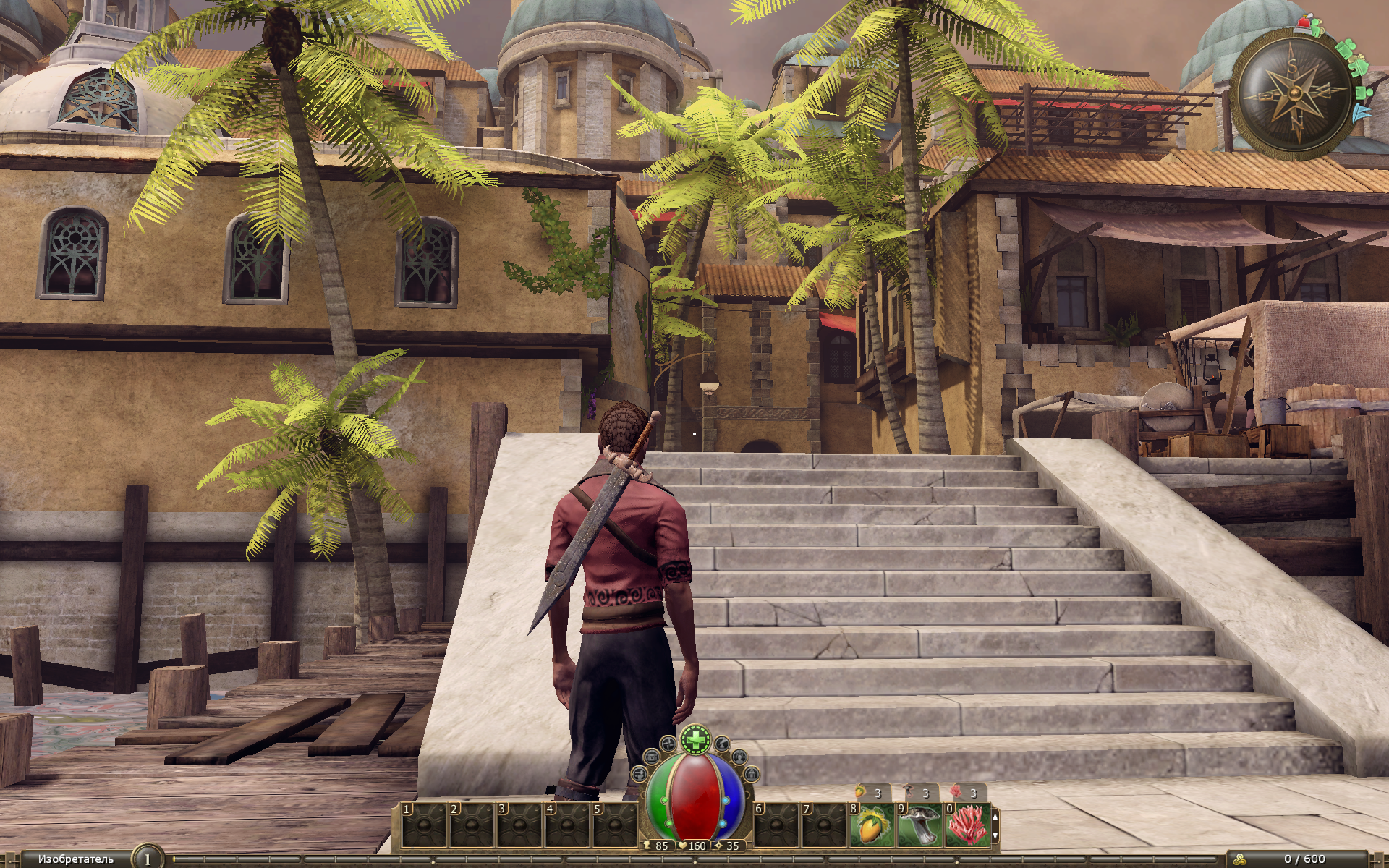Image resolution: width=1389 pixels, height=868 pixels.
Task: Click the Изобретатель class label
Action: pos(75,859)
